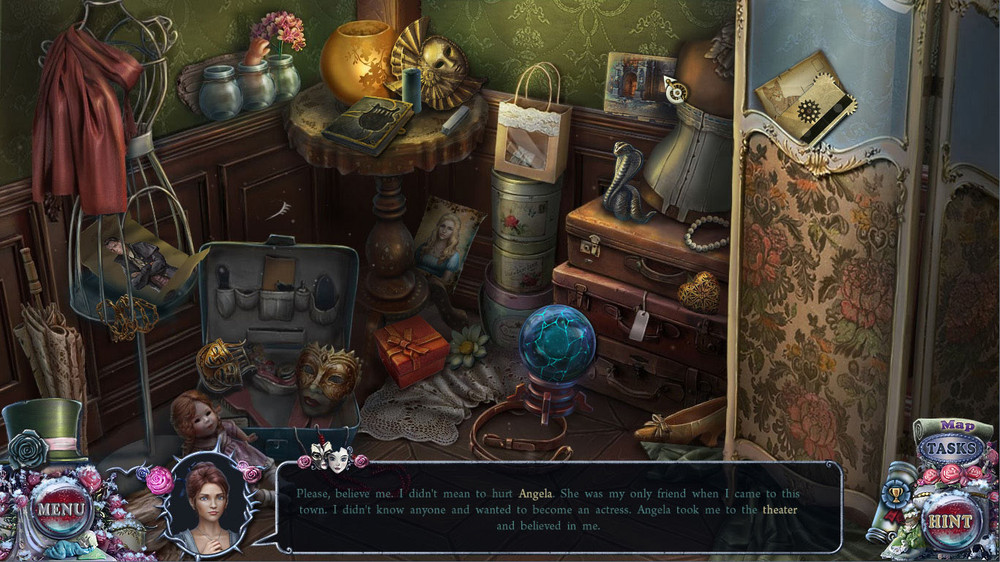Screen dimensions: 1000x562
Task: Open the Tasks list
Action: [x=948, y=450]
